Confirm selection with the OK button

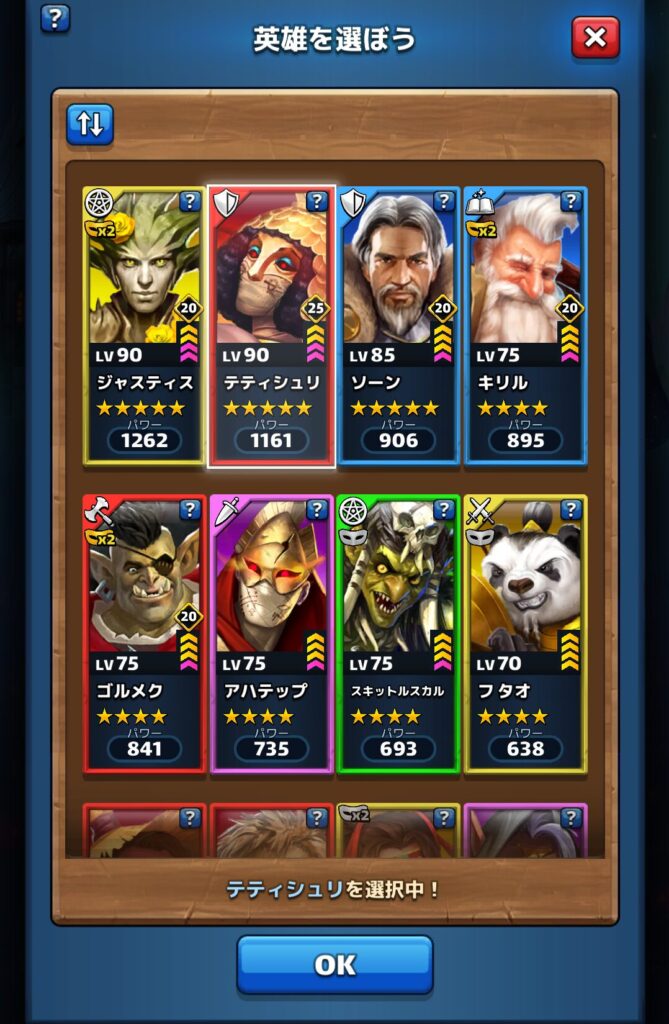pyautogui.click(x=334, y=964)
